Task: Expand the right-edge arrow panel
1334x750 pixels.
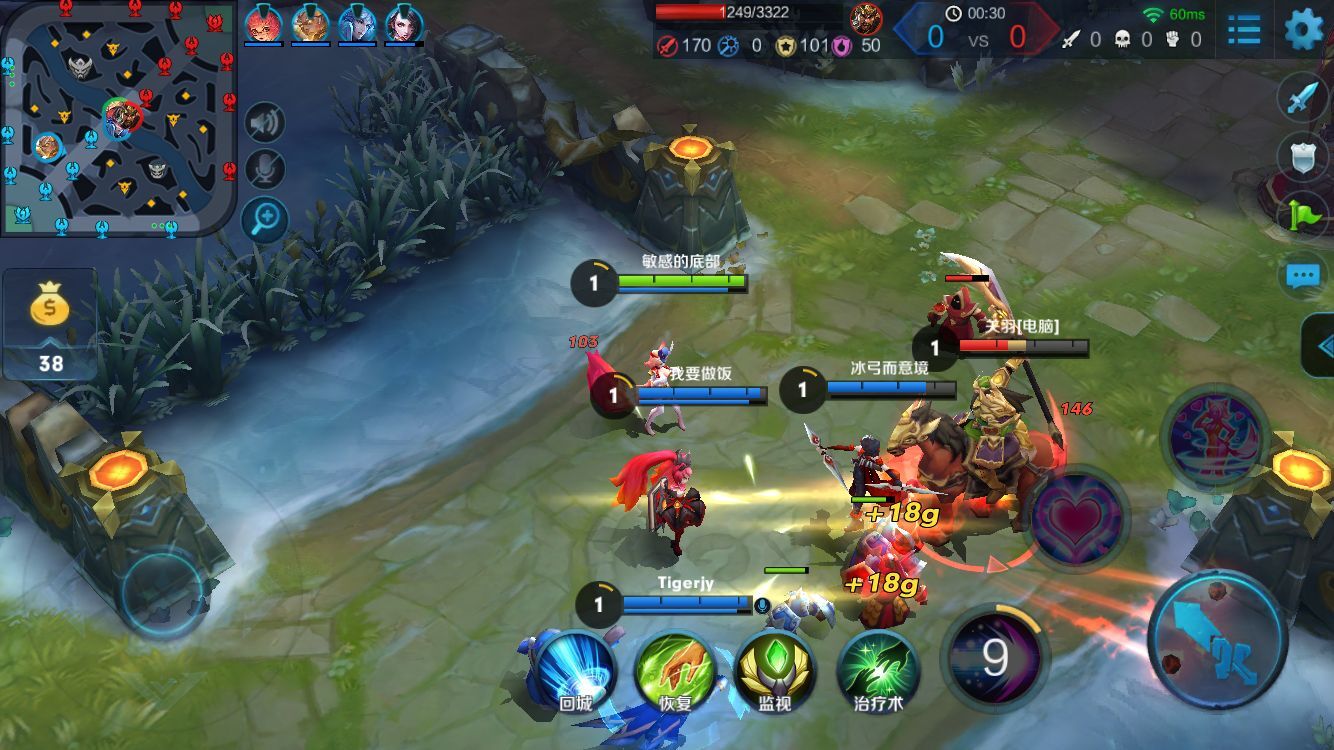Action: click(1322, 346)
